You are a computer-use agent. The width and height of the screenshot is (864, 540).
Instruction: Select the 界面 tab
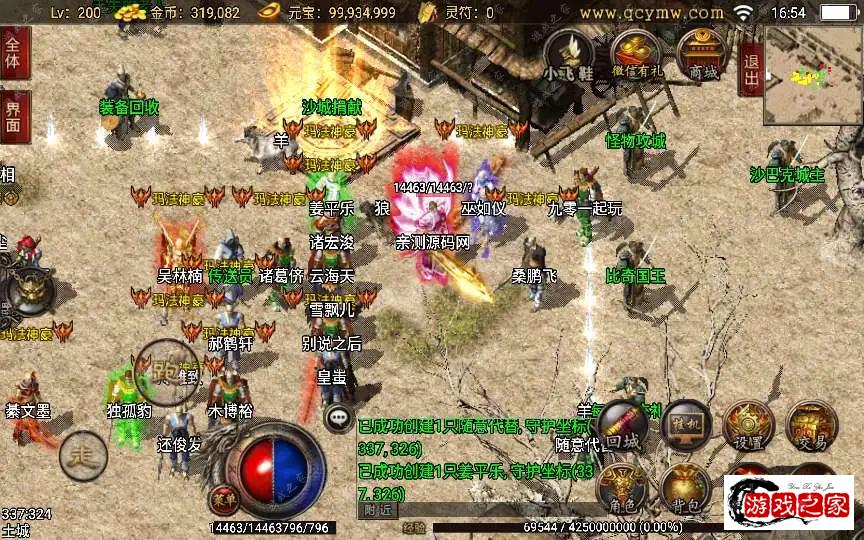[x=14, y=116]
